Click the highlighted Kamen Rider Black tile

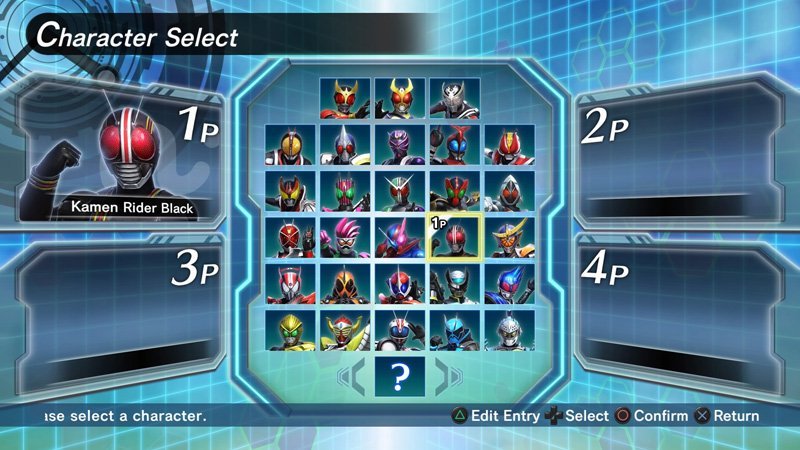coord(455,238)
